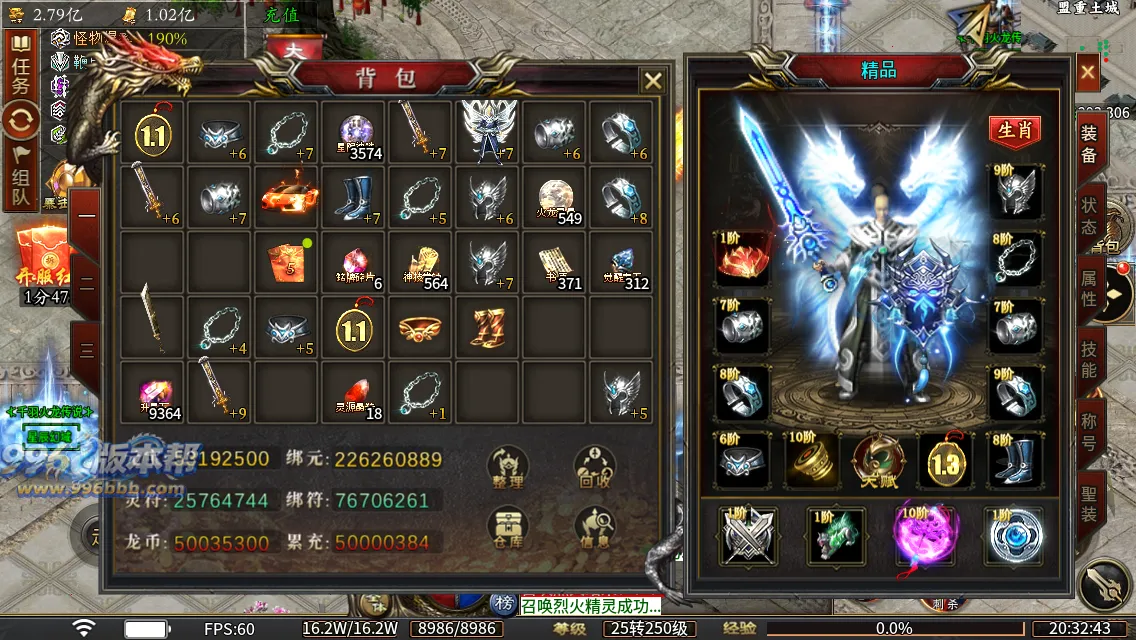This screenshot has height=640, width=1136.
Task: Select the 圣装 holy gear tab
Action: click(x=1088, y=503)
